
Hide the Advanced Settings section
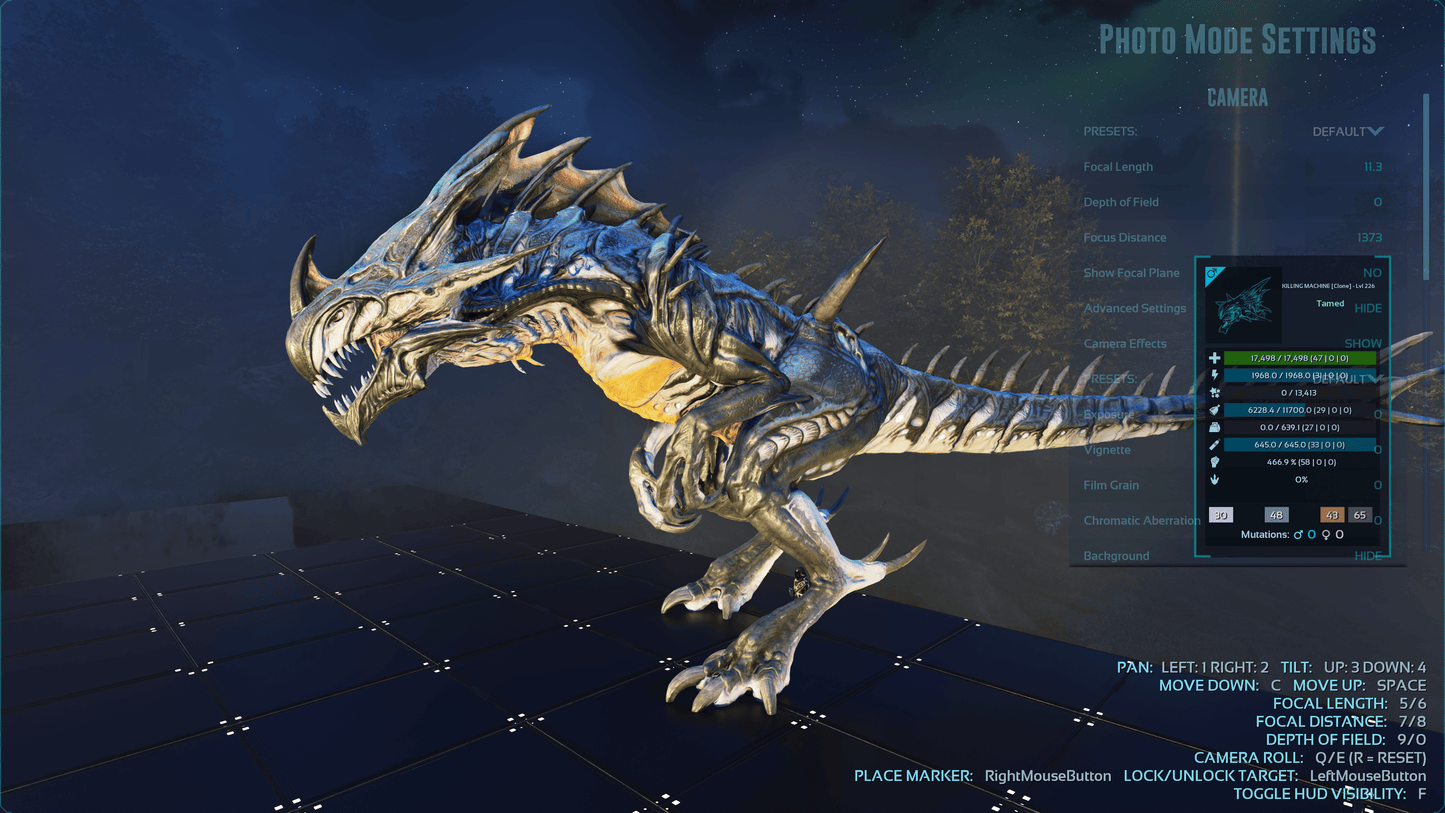tap(1367, 308)
